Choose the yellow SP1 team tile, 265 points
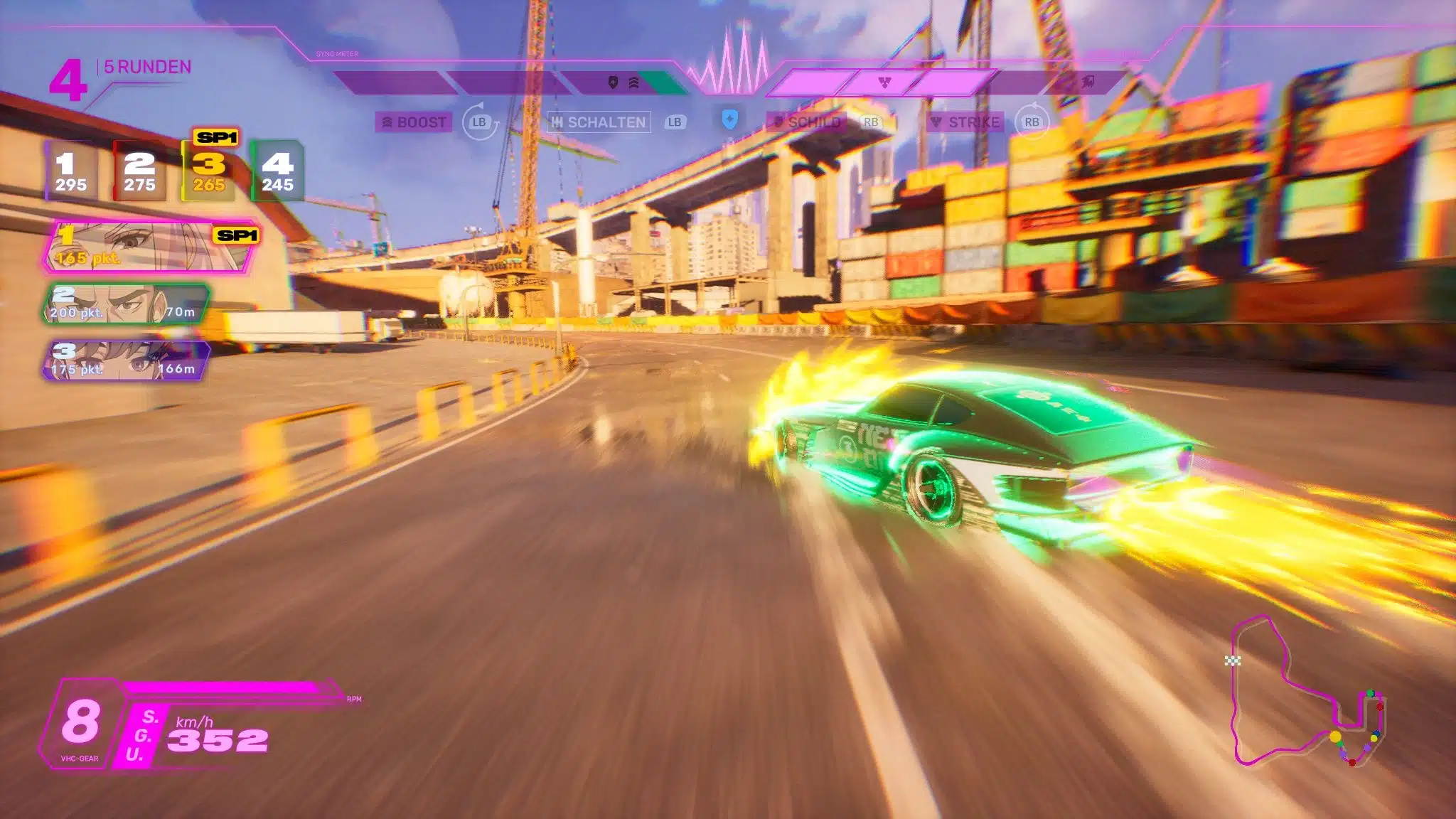 [x=209, y=172]
